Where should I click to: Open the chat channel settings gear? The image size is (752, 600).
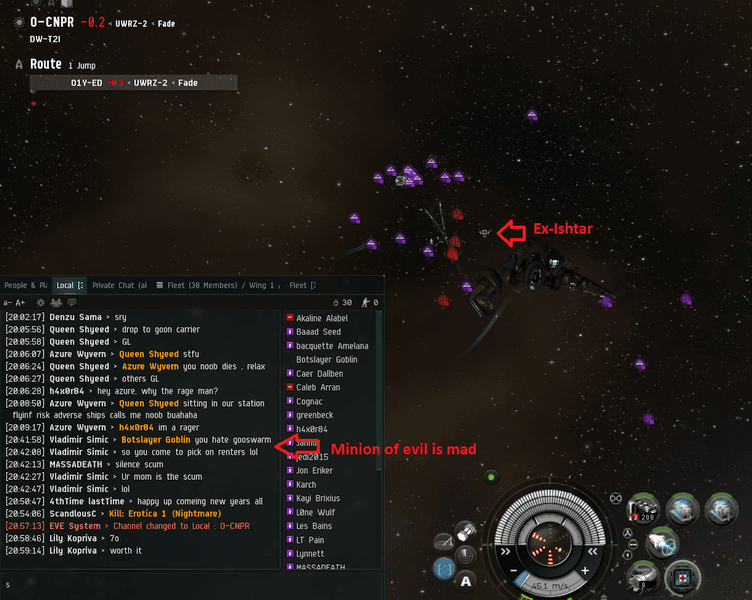tap(41, 302)
